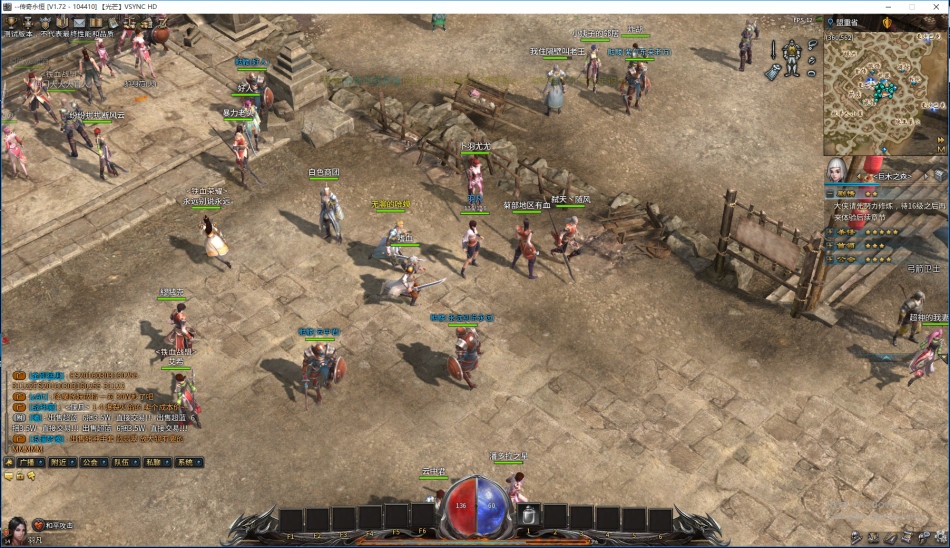Open the 公会 guild chat tab
This screenshot has height=548, width=950.
[x=92, y=463]
